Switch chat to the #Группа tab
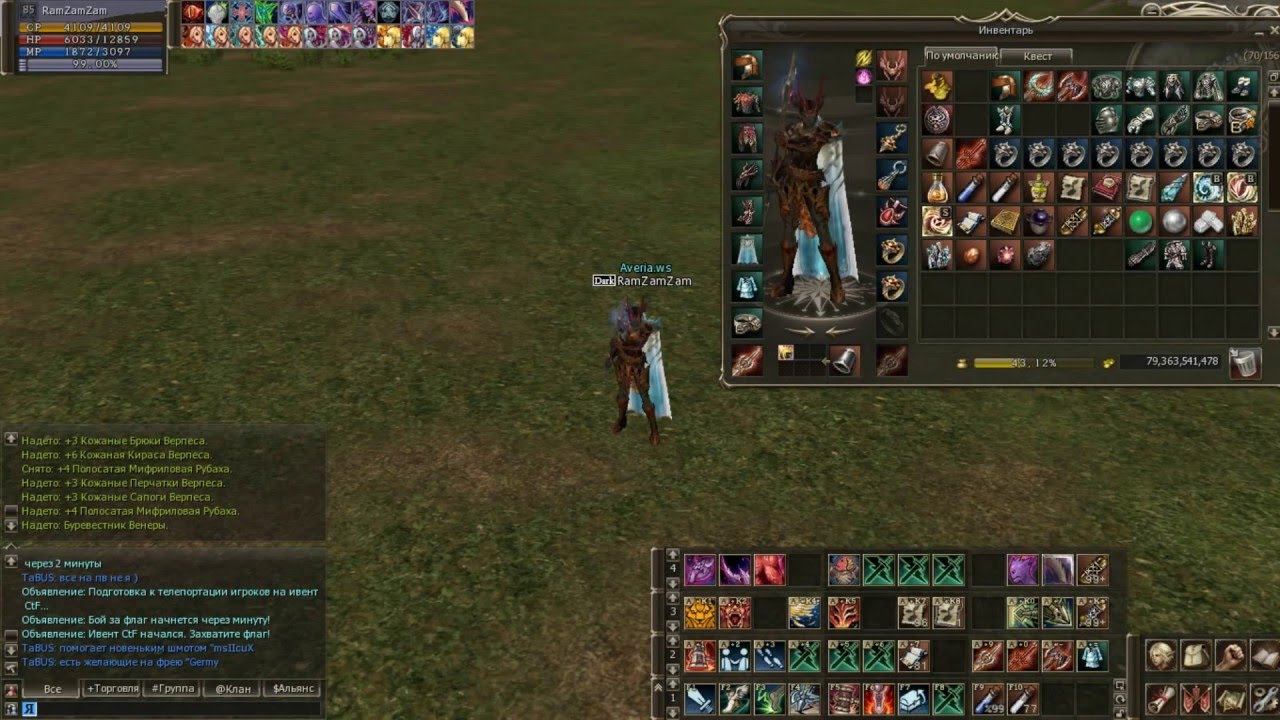This screenshot has width=1280, height=720. (x=170, y=689)
